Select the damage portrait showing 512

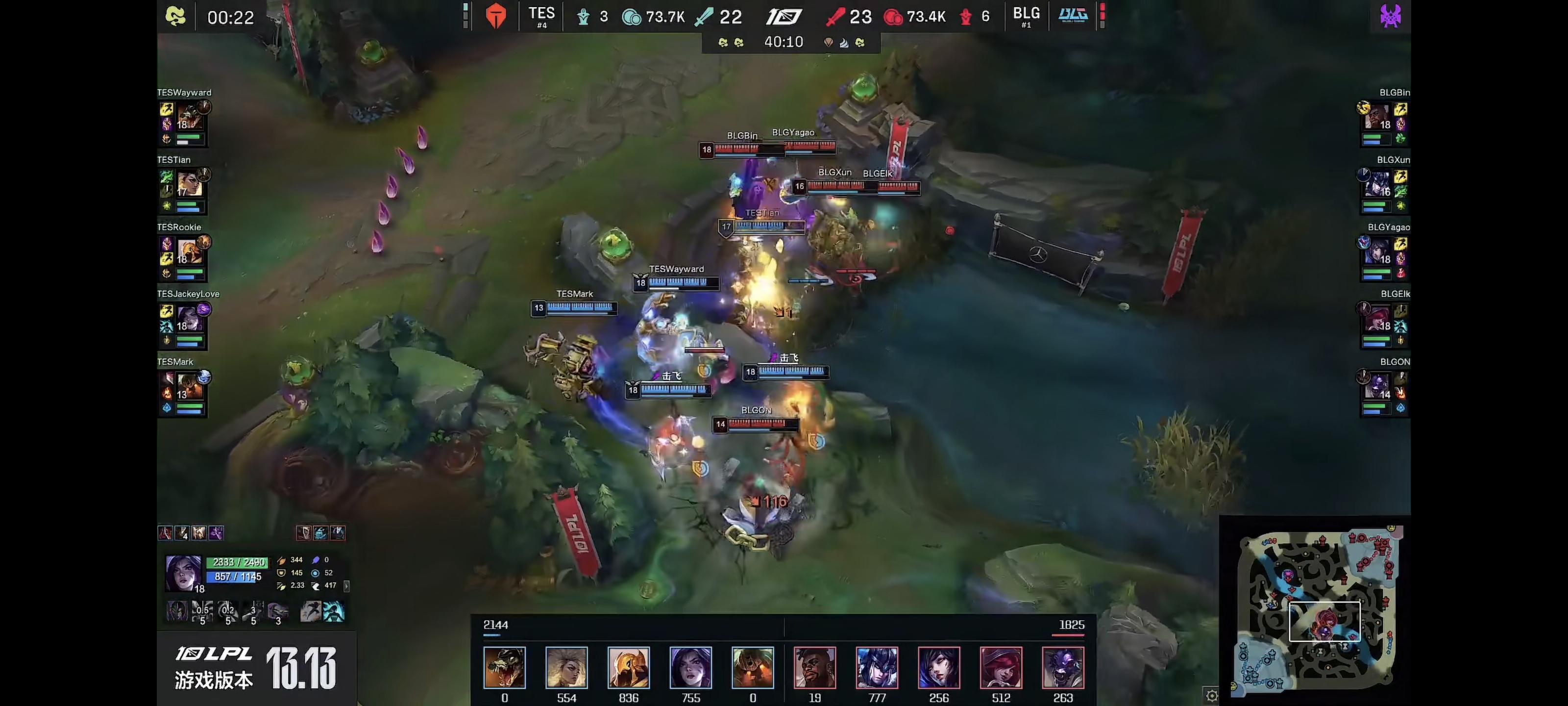click(x=1001, y=668)
